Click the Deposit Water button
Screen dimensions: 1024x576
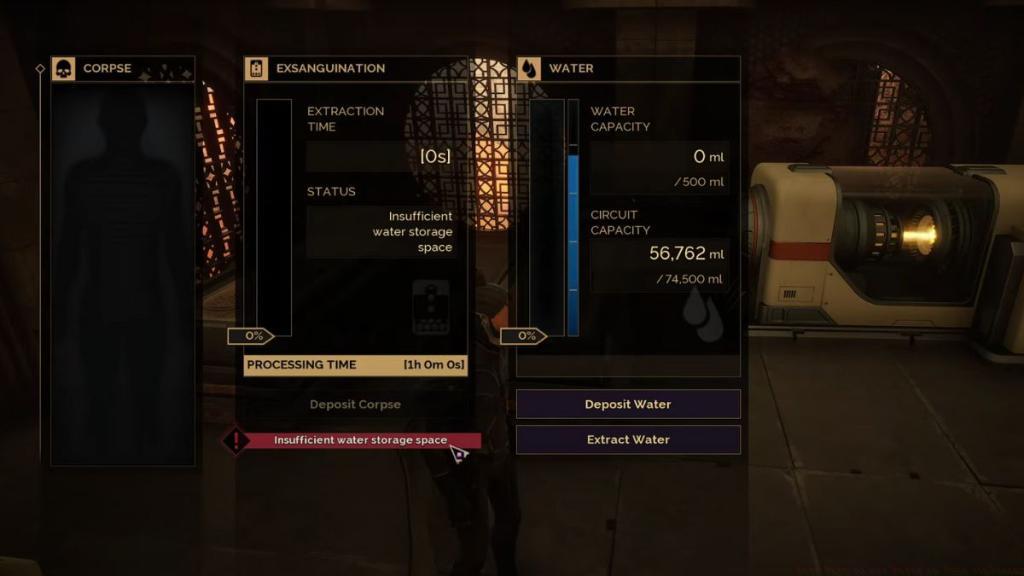[628, 404]
